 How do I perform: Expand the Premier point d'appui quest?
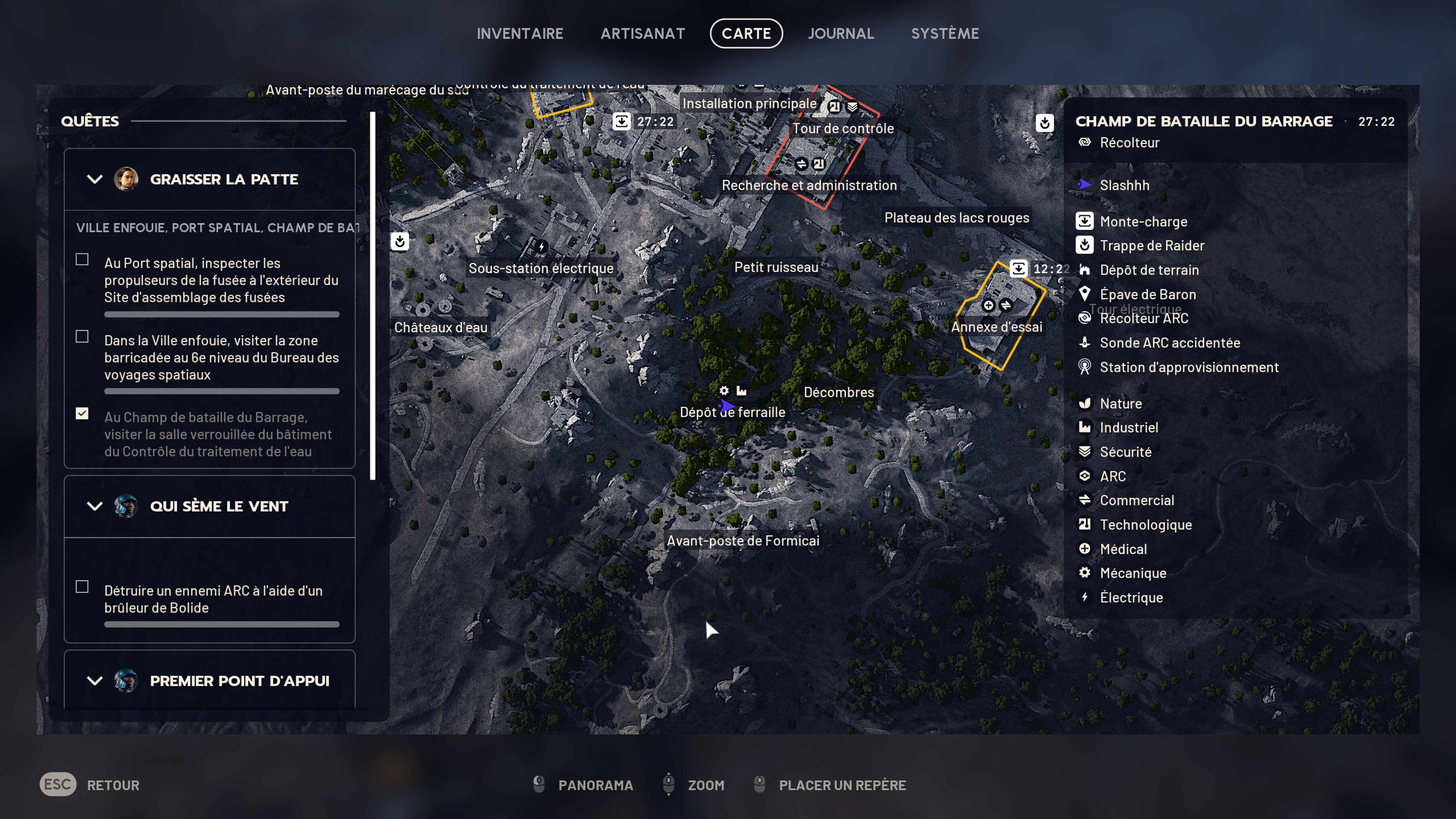94,681
